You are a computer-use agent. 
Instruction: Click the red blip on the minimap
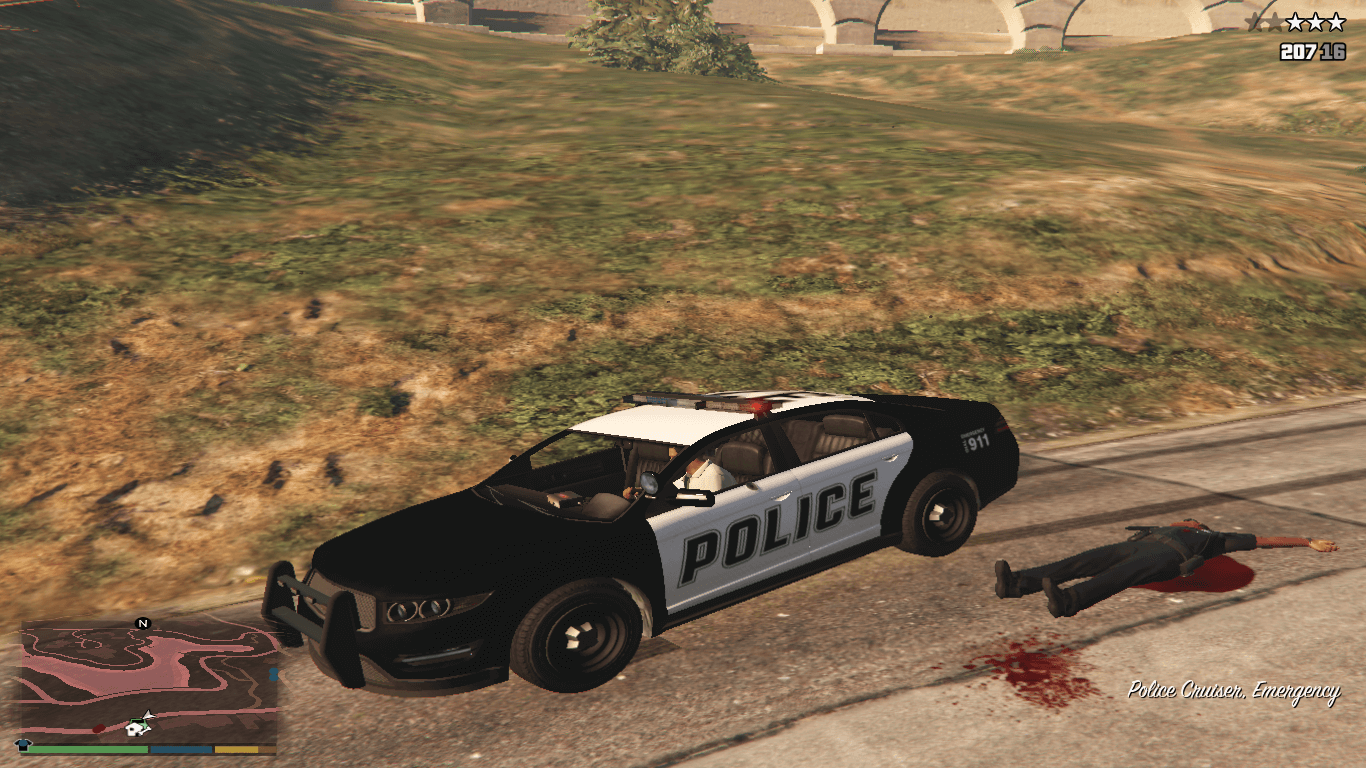[x=99, y=728]
